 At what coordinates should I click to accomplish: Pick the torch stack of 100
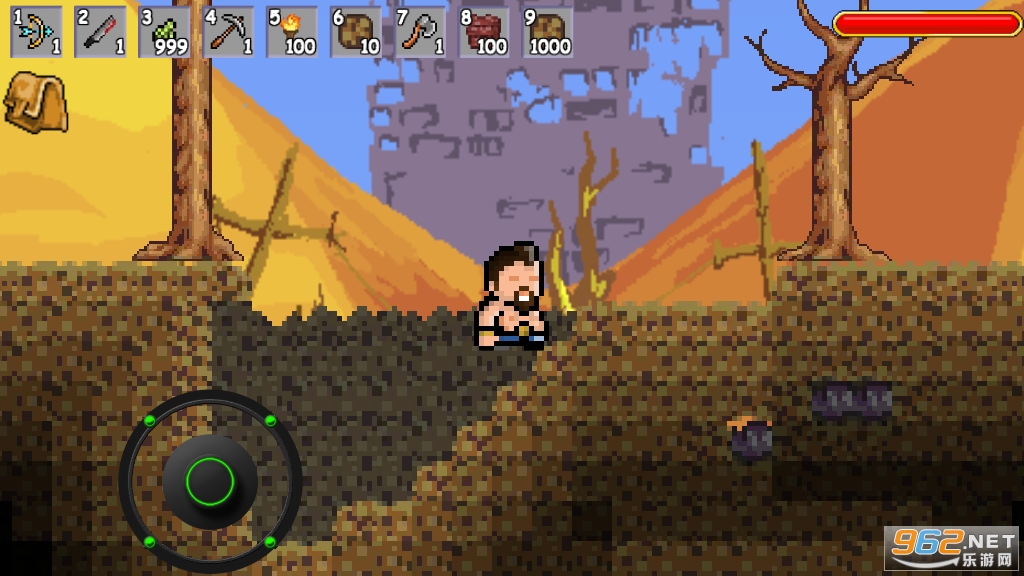(293, 32)
